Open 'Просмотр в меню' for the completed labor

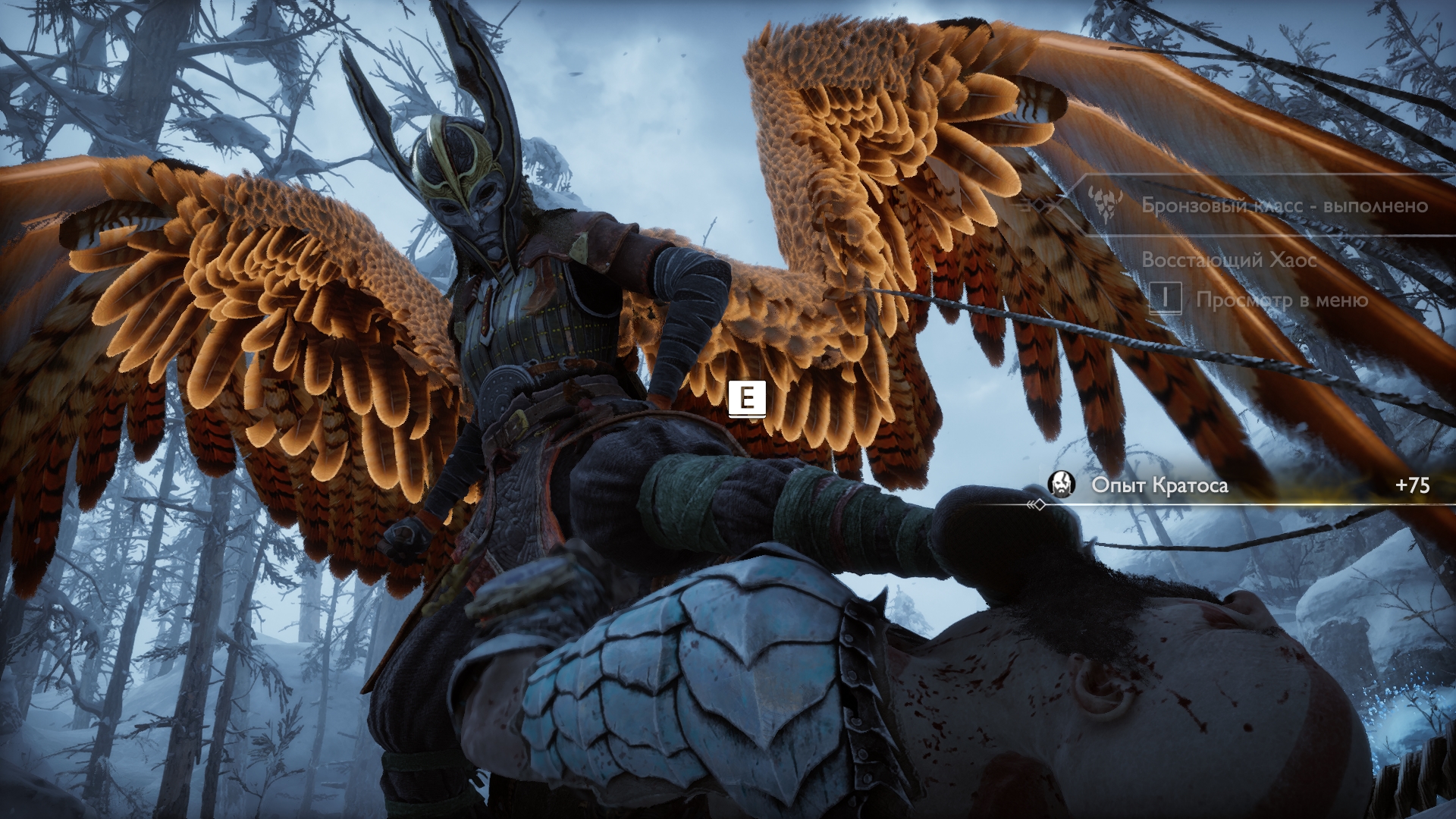[1281, 300]
